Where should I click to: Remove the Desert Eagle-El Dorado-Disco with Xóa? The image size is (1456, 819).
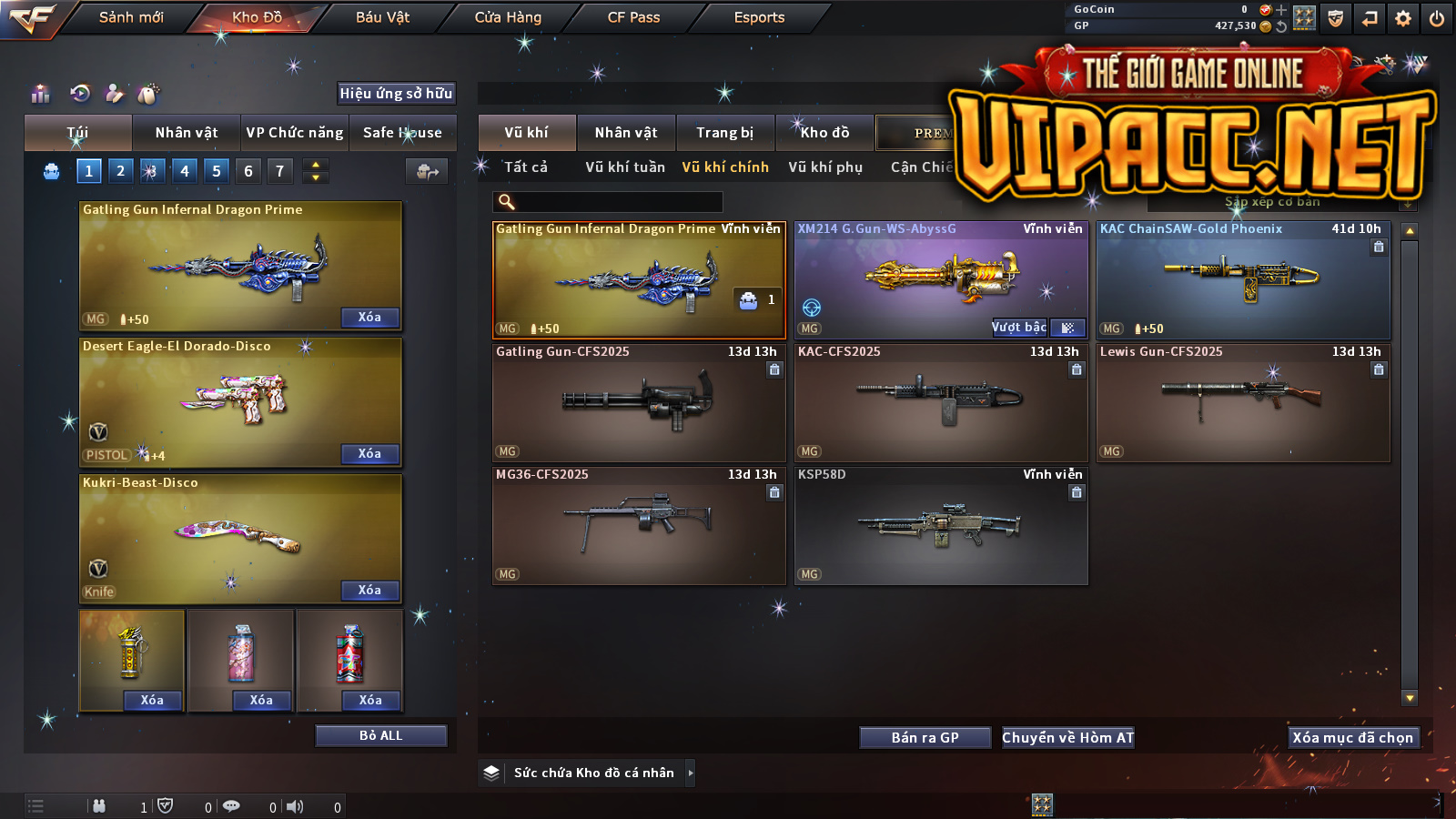click(369, 453)
